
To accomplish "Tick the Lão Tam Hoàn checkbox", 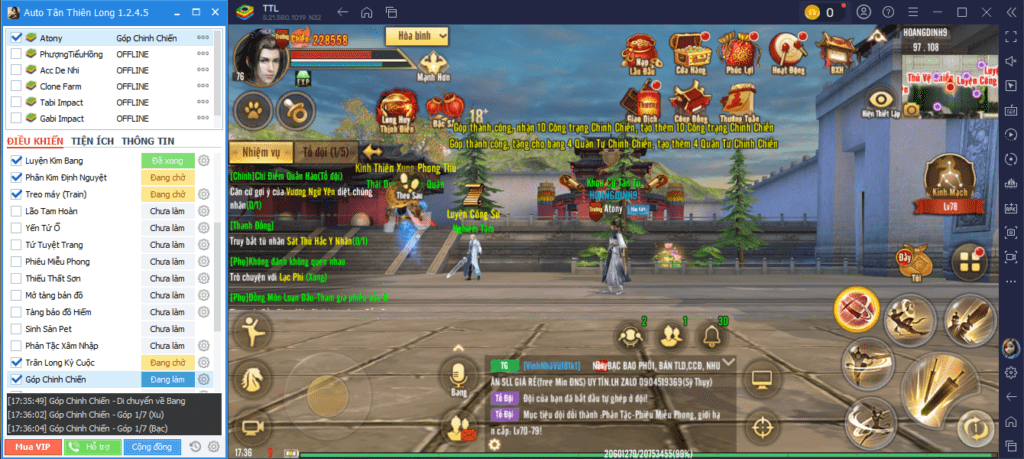I will click(16, 211).
